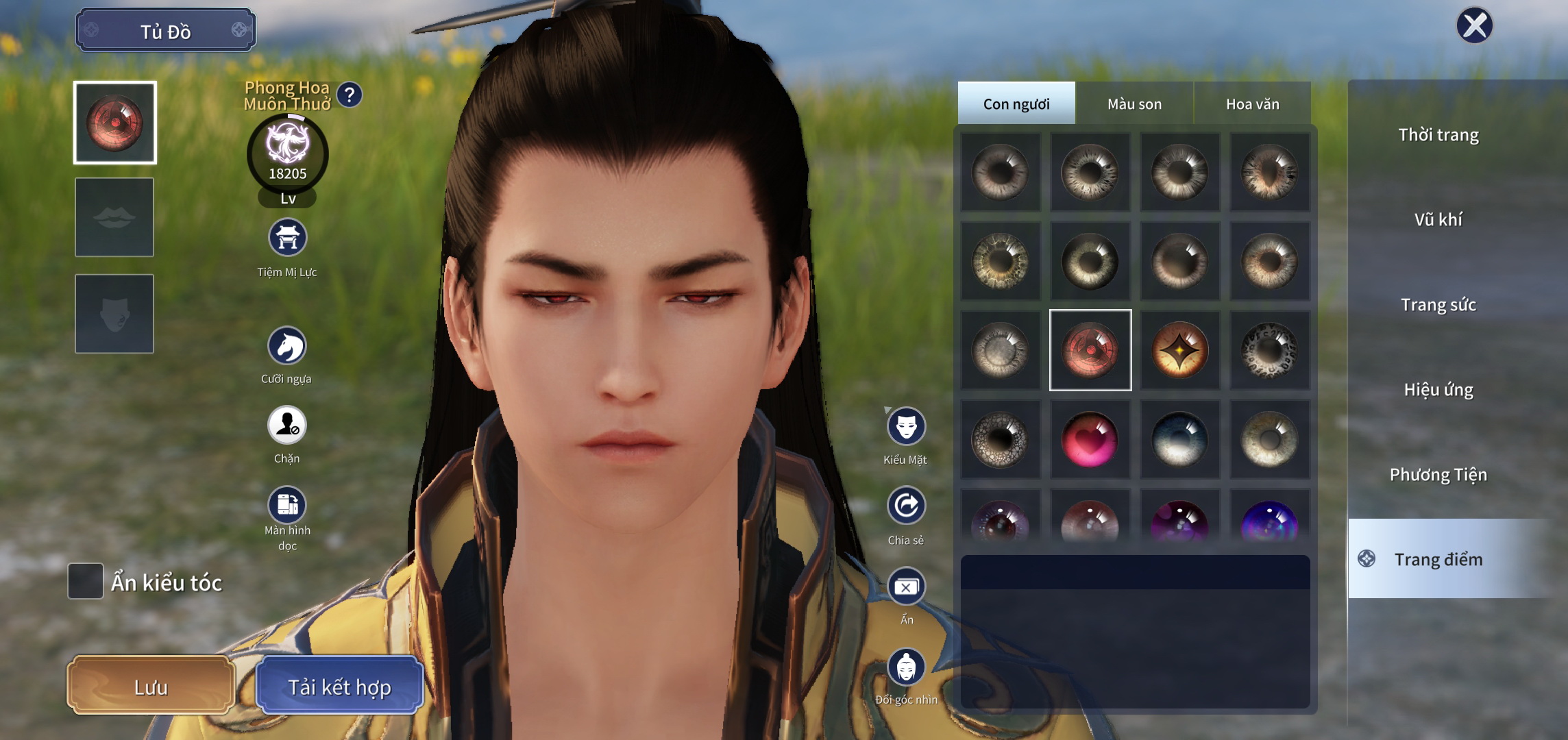The image size is (1568, 740).
Task: Open the Thời trang category
Action: click(x=1440, y=135)
